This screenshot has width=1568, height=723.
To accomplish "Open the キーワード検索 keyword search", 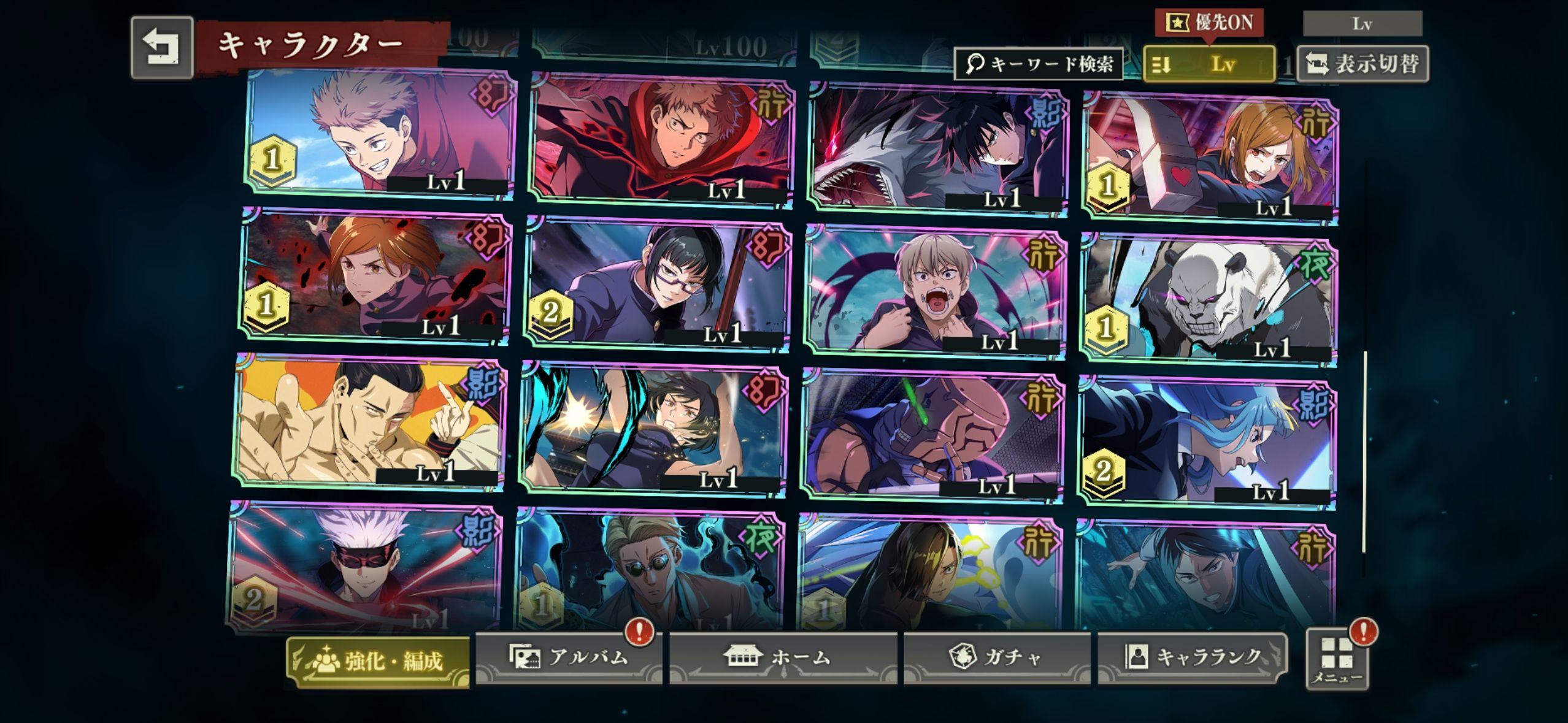I will [x=1039, y=63].
